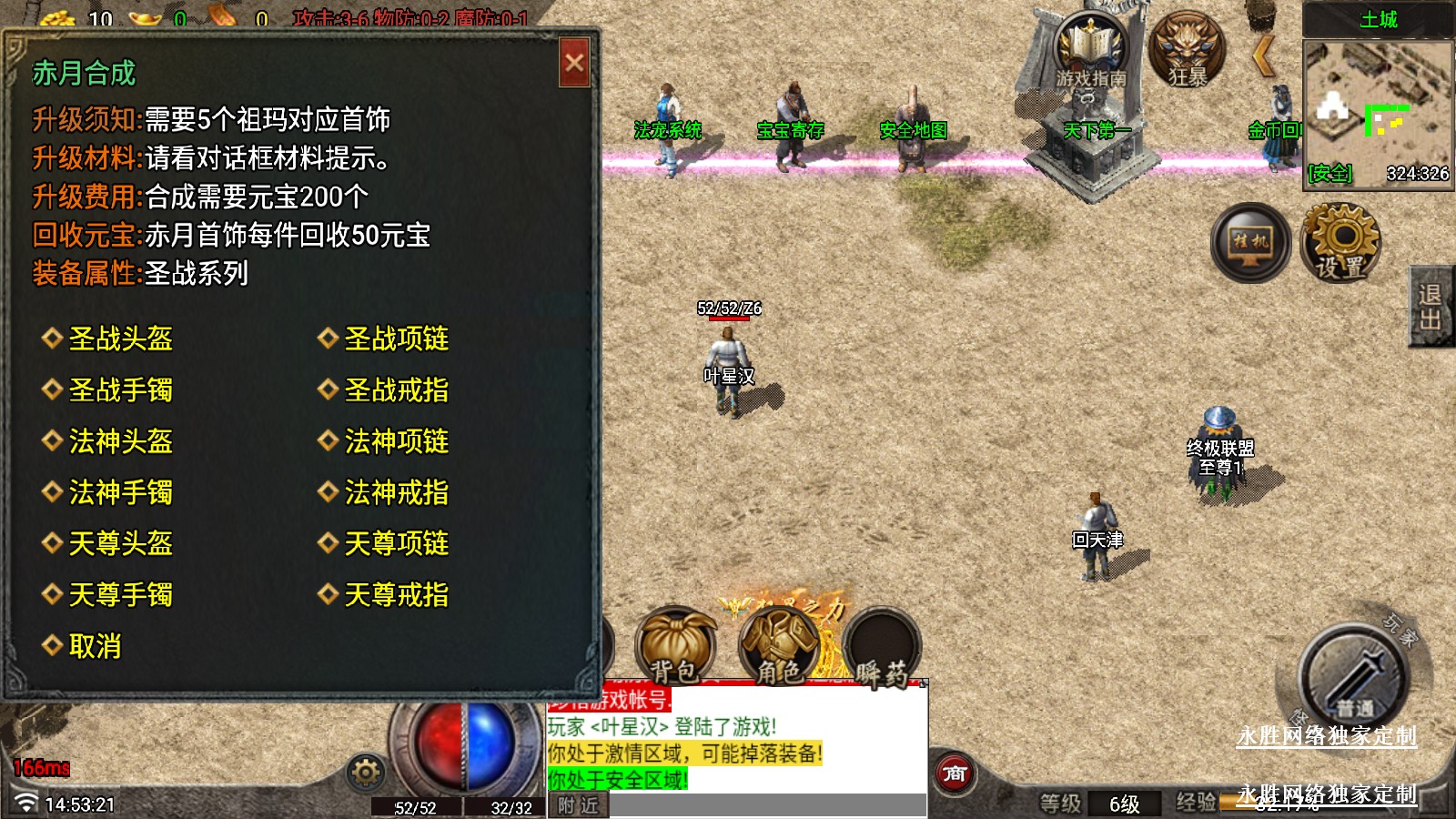This screenshot has height=819, width=1456.
Task: Select 圣战头盔 synthesis option
Action: (120, 339)
